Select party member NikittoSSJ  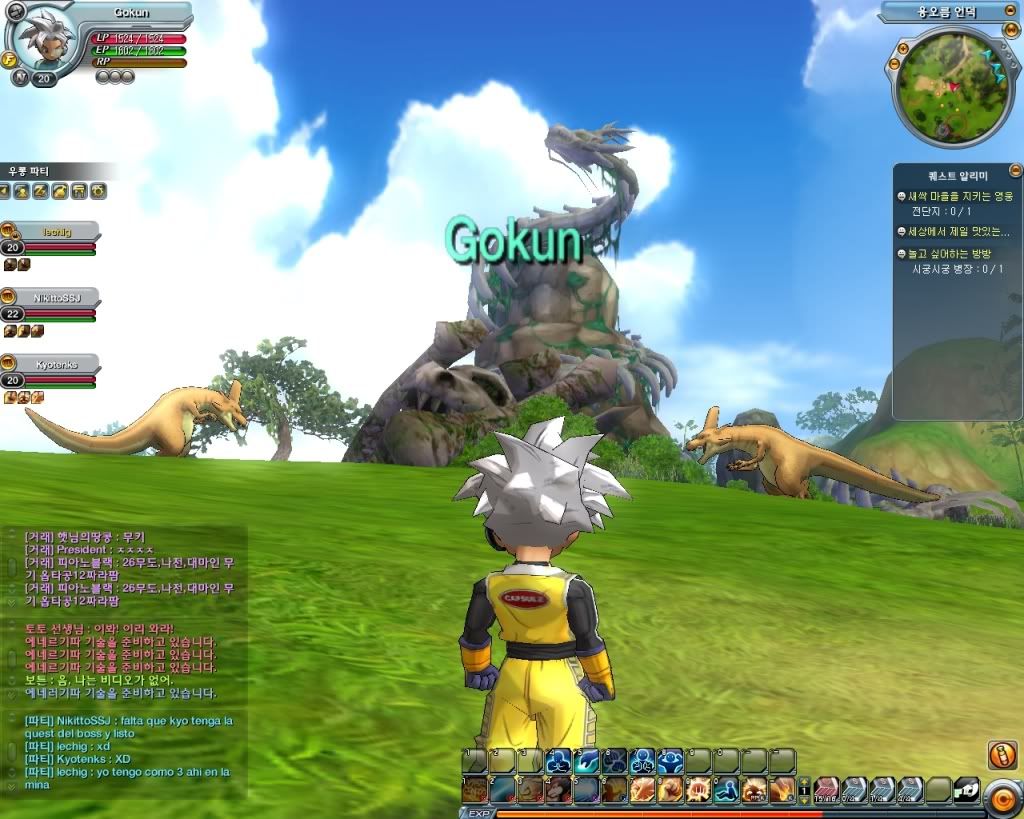coord(50,298)
